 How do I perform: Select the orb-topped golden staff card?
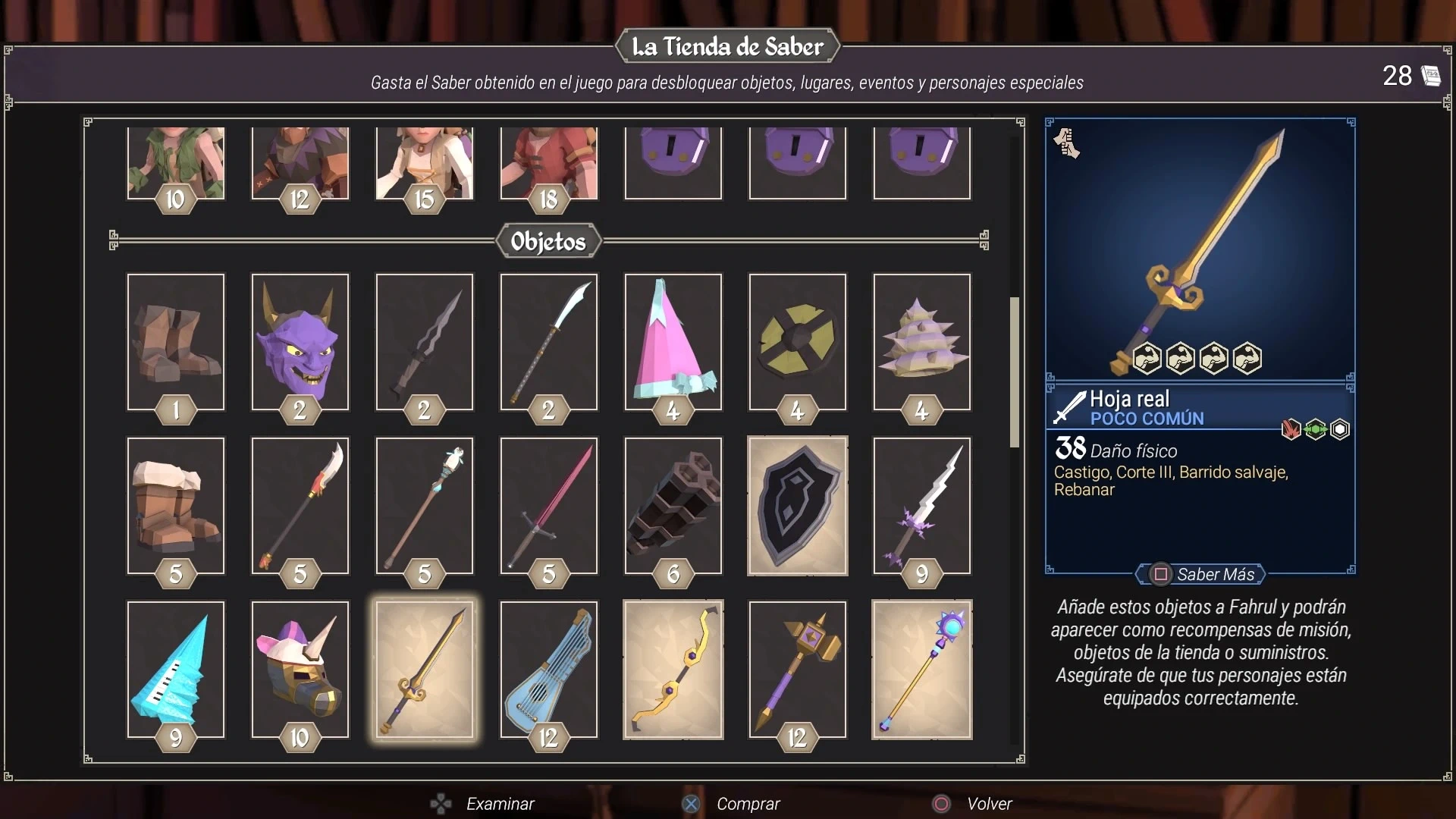921,669
